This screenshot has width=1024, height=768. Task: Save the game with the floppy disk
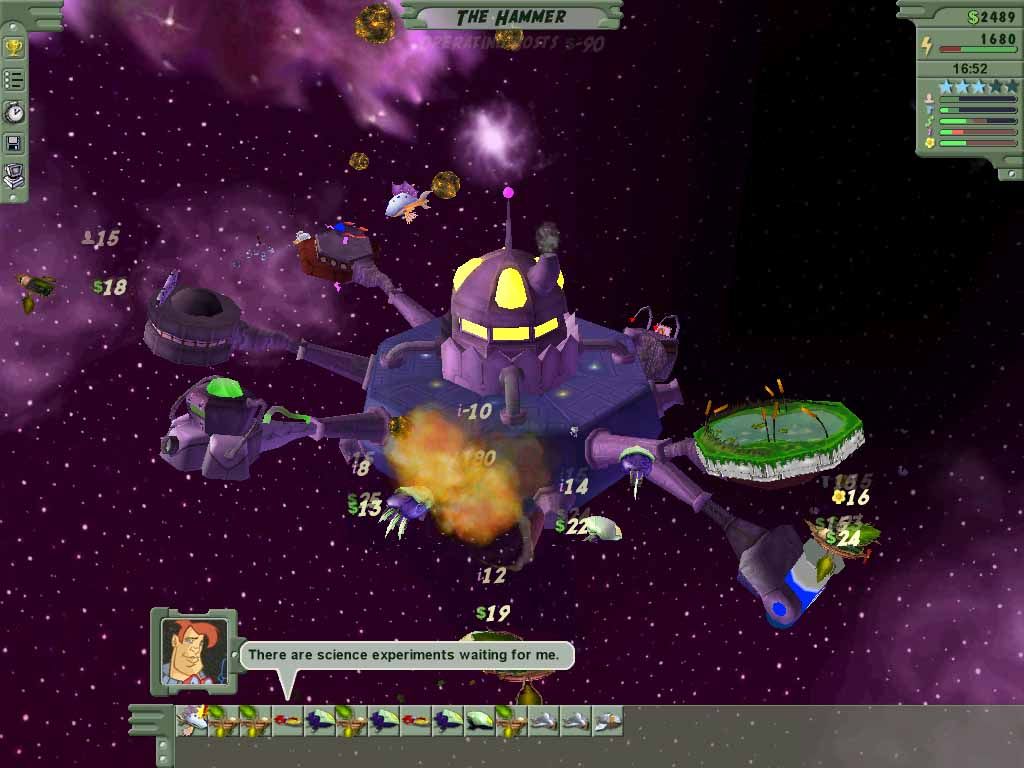pyautogui.click(x=14, y=145)
